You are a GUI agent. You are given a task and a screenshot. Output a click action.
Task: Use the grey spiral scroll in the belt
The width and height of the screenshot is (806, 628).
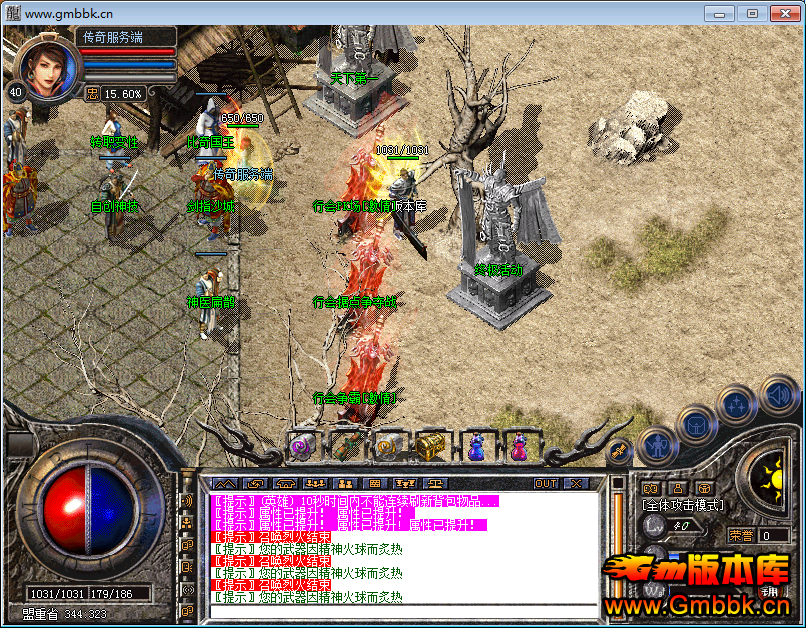coord(389,446)
